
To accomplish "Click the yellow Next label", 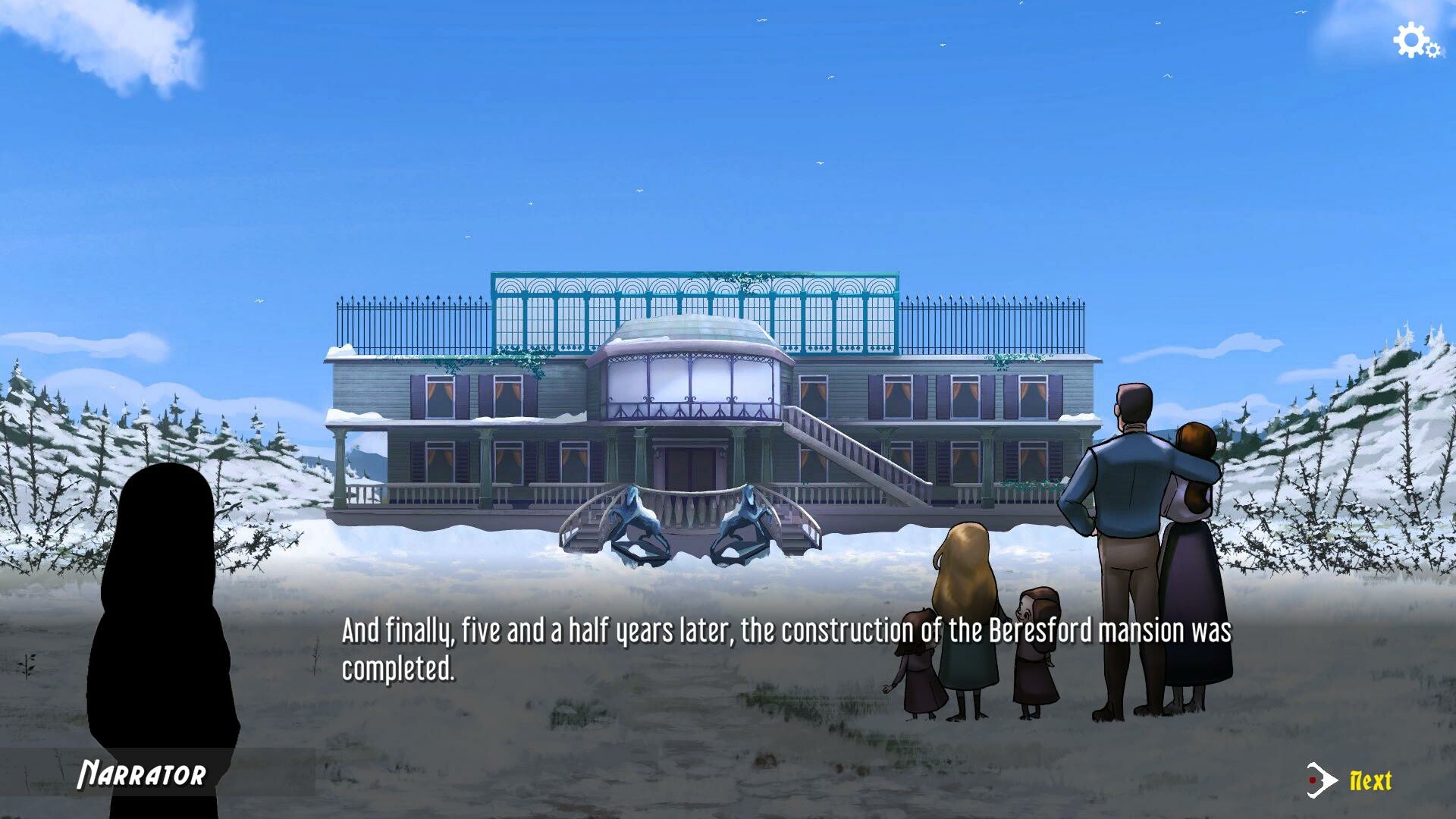I will tap(1370, 780).
